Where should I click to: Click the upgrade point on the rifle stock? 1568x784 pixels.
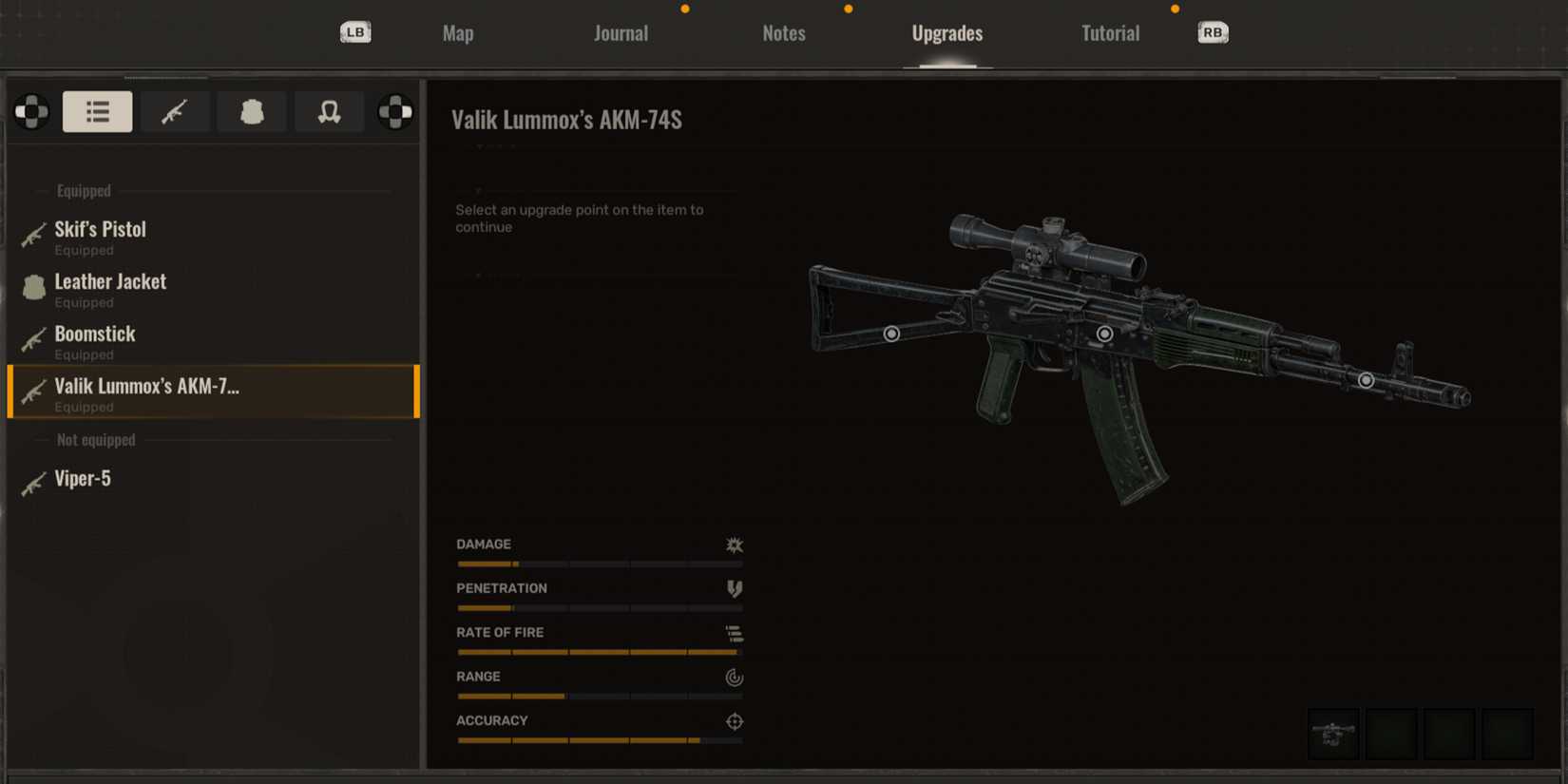(891, 334)
